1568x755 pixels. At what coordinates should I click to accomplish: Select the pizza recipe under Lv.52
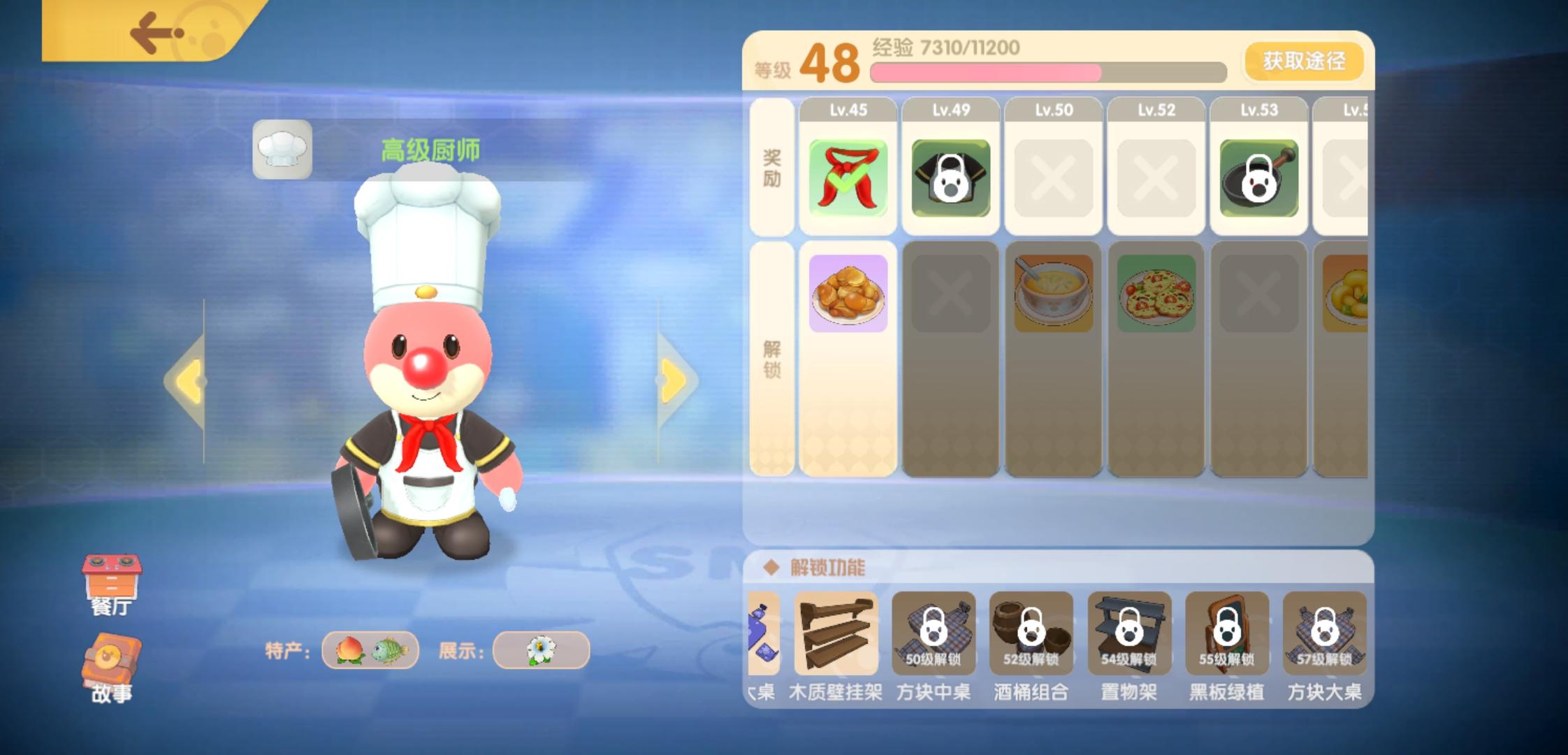click(1155, 292)
